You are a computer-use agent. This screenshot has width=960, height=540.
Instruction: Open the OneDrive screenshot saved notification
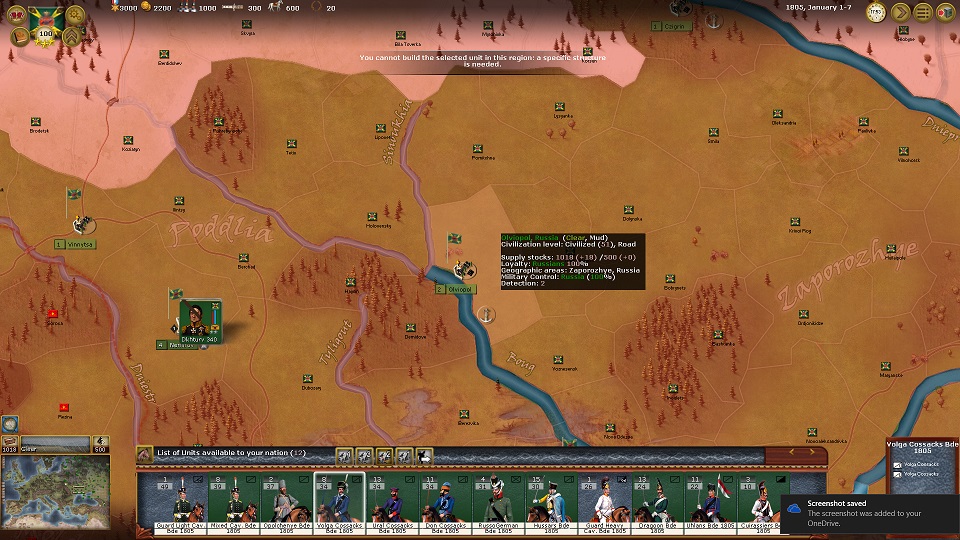[868, 512]
